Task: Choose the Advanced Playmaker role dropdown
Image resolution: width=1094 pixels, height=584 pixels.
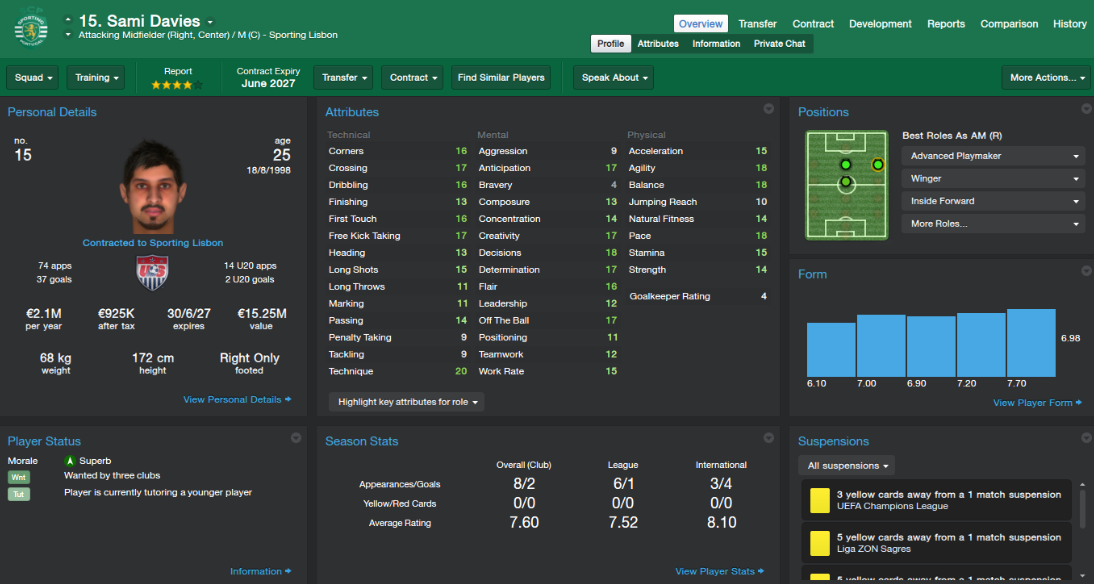Action: (993, 156)
